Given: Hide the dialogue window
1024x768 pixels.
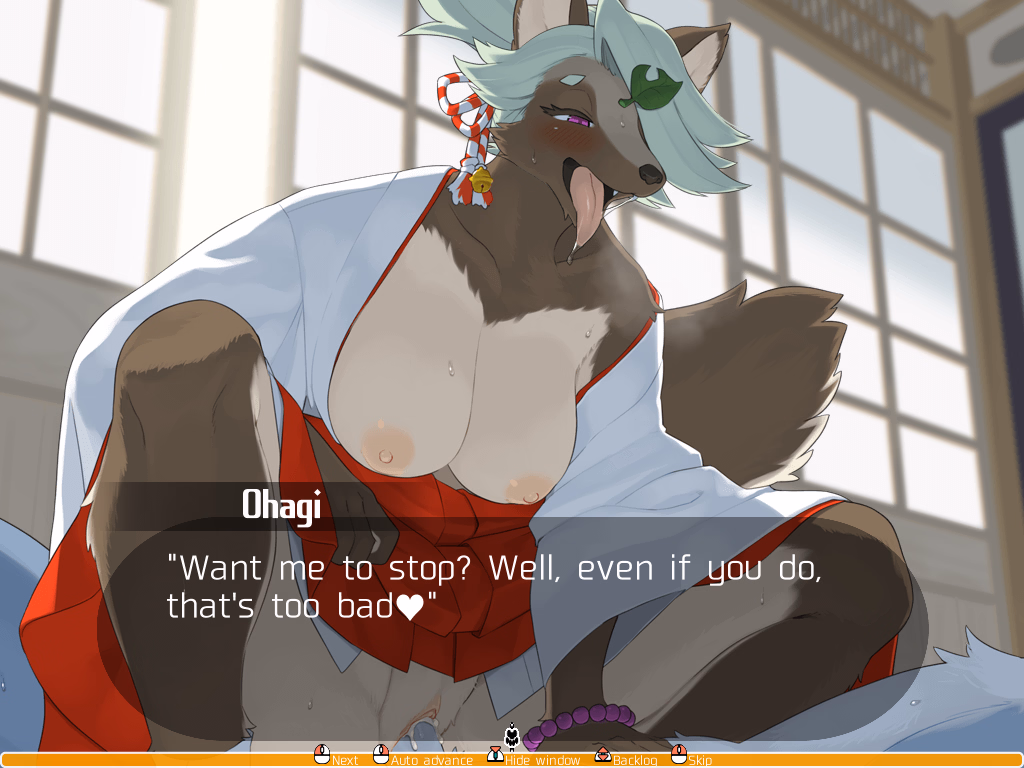Looking at the screenshot, I should [534, 759].
